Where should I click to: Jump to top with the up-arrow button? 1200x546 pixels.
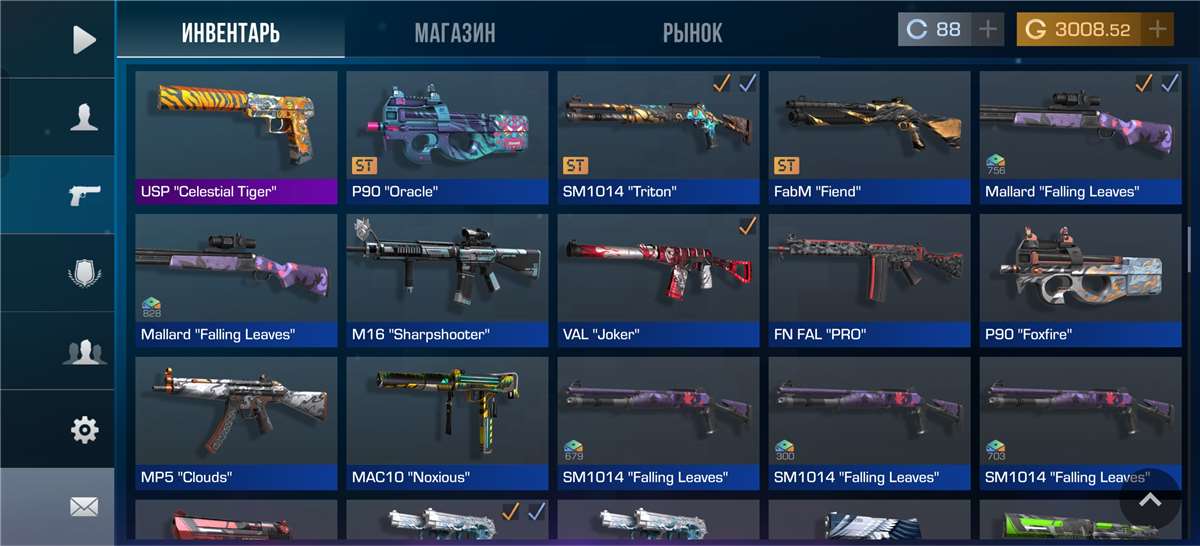click(x=1150, y=499)
